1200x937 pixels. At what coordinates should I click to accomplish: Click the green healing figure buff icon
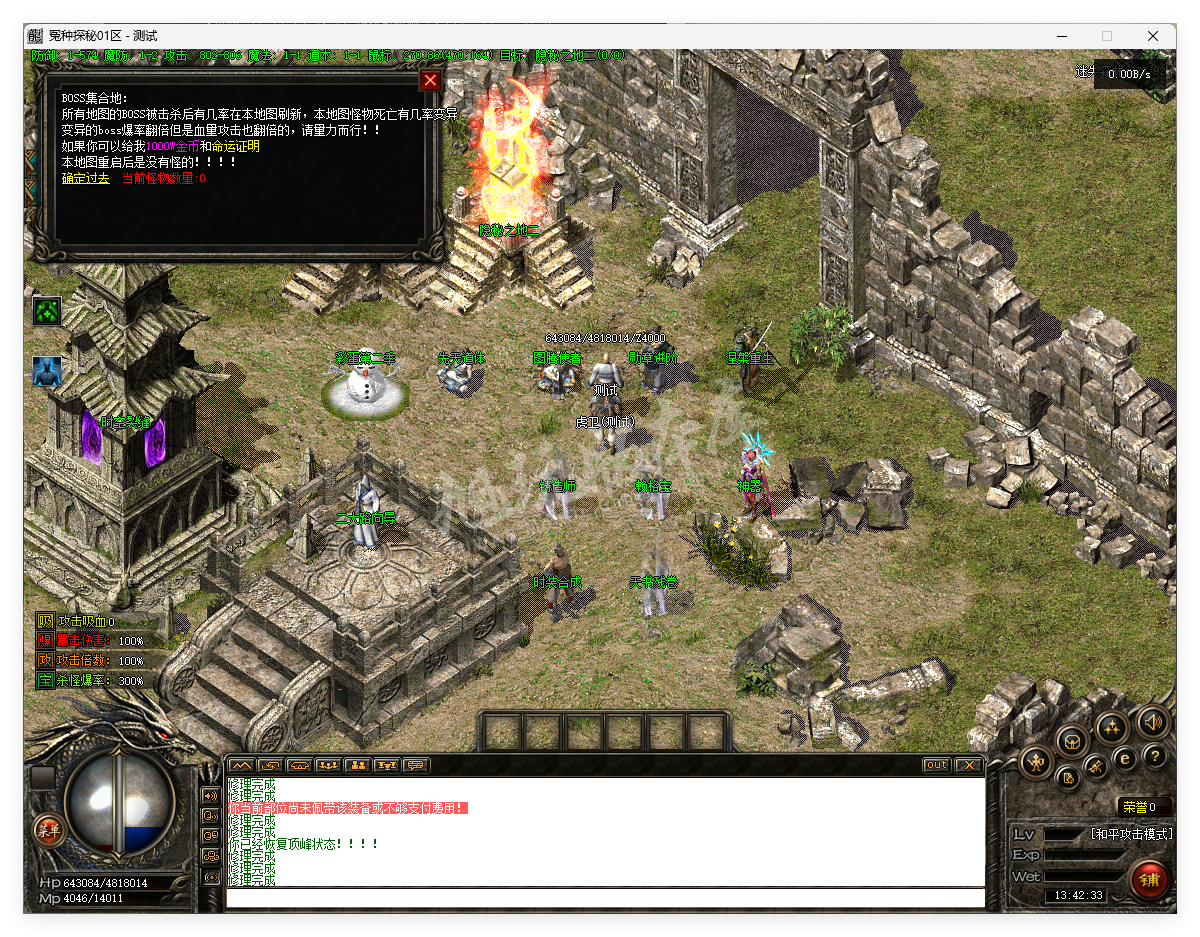click(47, 311)
